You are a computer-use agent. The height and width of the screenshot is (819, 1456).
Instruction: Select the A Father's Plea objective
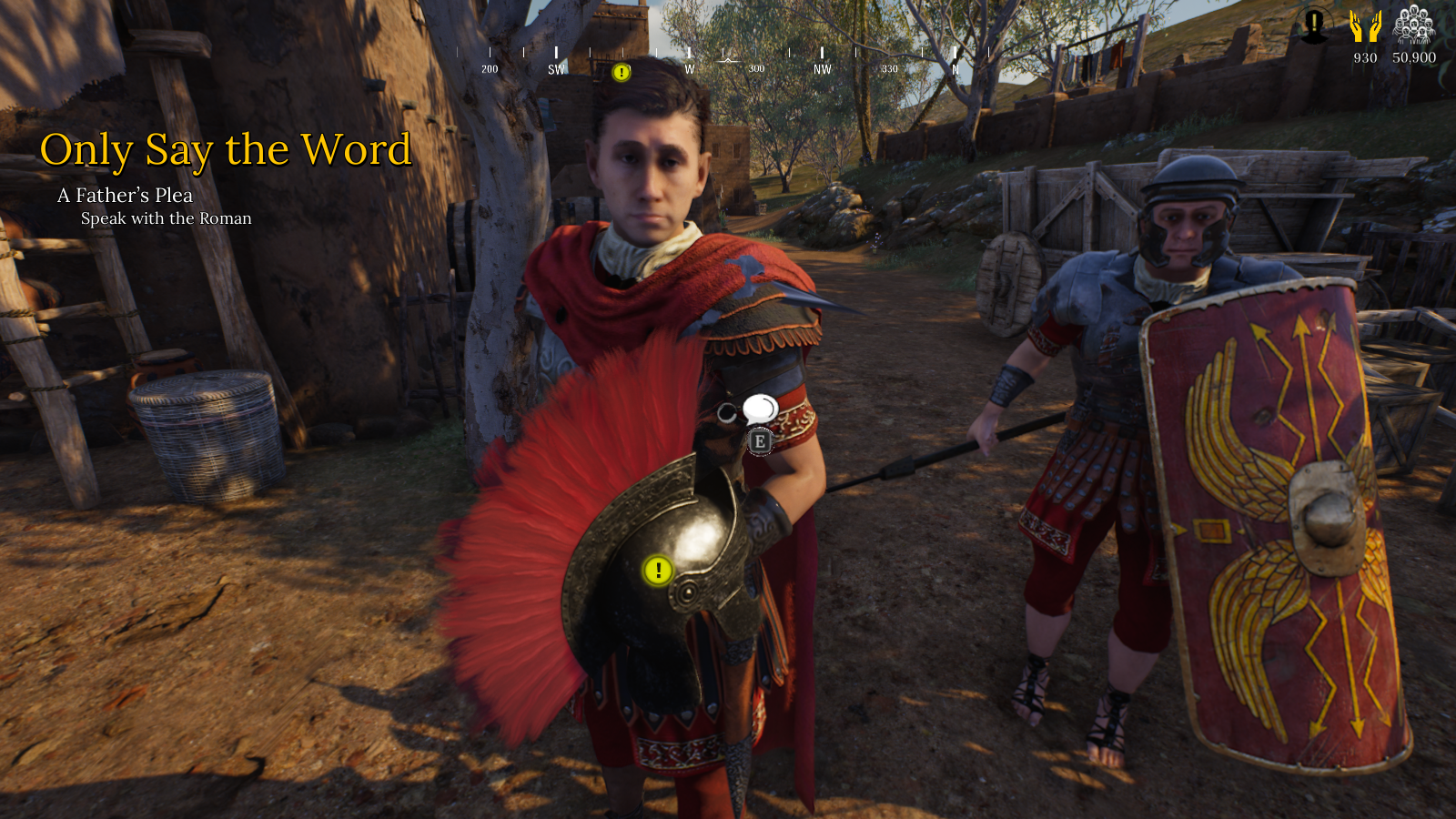(125, 196)
